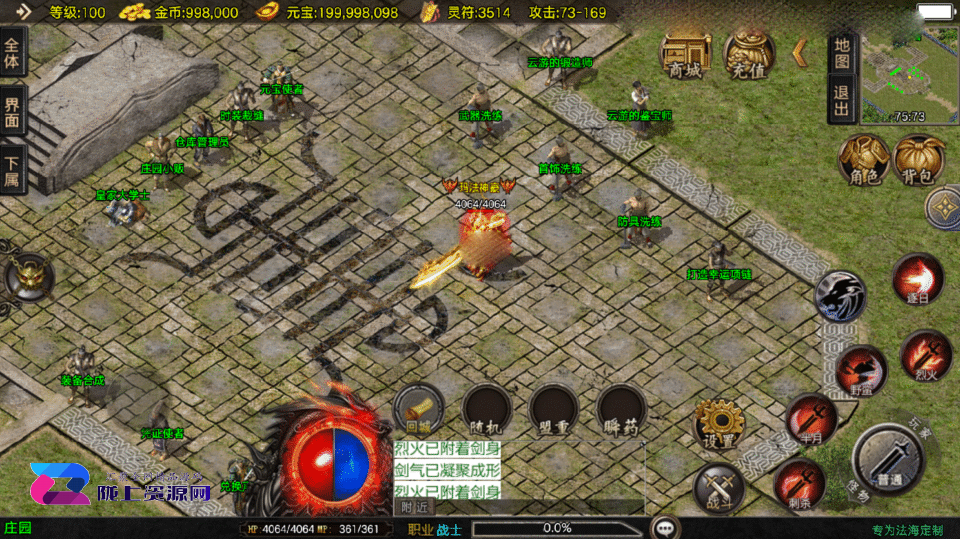The image size is (960, 539).
Task: Open the 角色 character sheet
Action: 863,160
